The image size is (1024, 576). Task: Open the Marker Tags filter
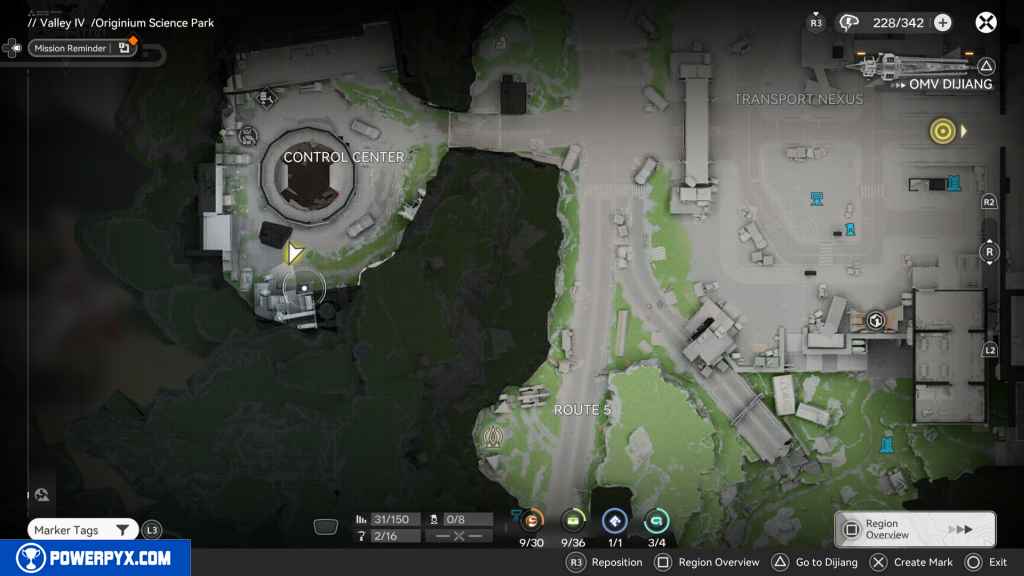click(82, 530)
